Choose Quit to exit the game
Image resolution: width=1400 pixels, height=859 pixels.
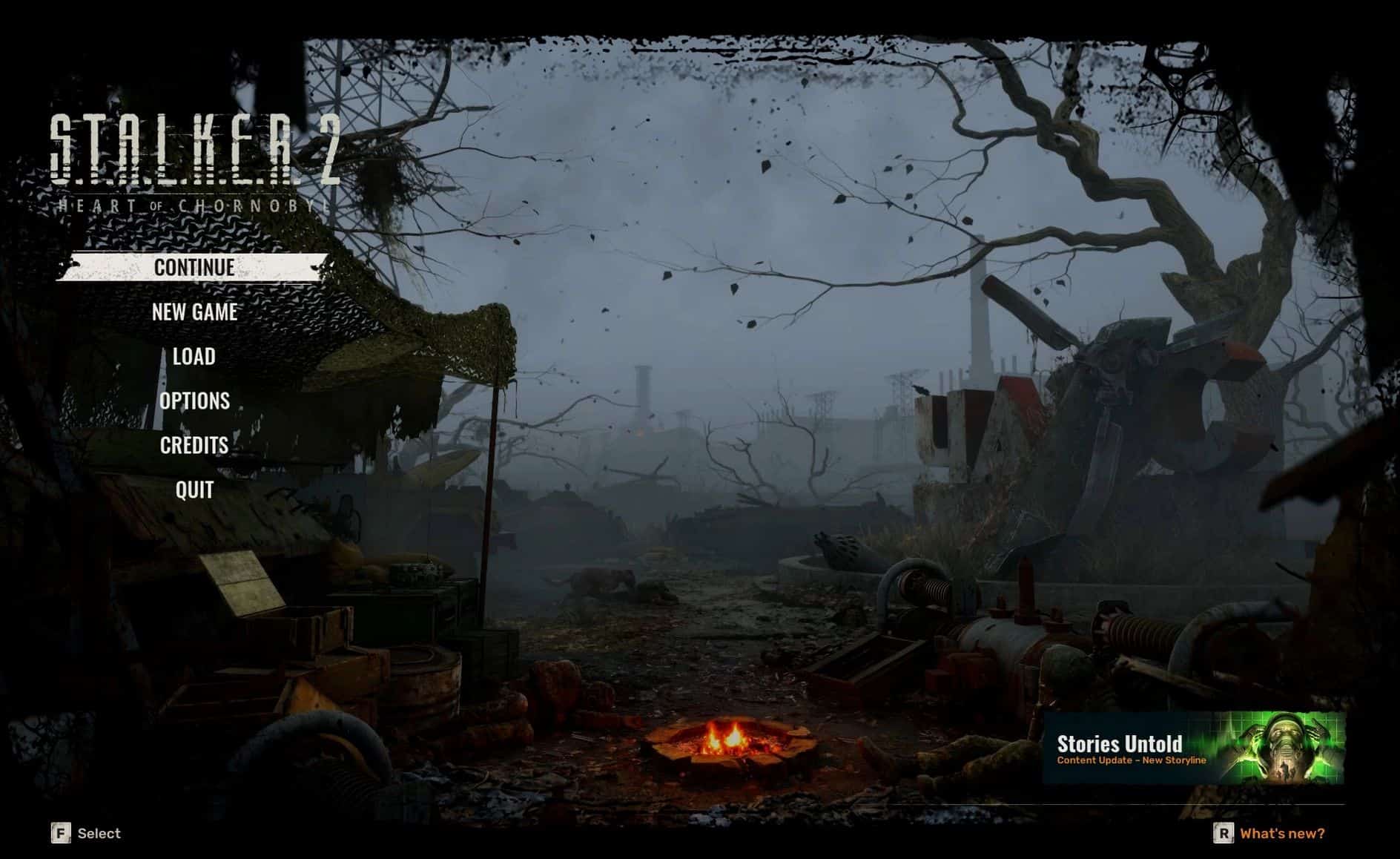coord(194,490)
